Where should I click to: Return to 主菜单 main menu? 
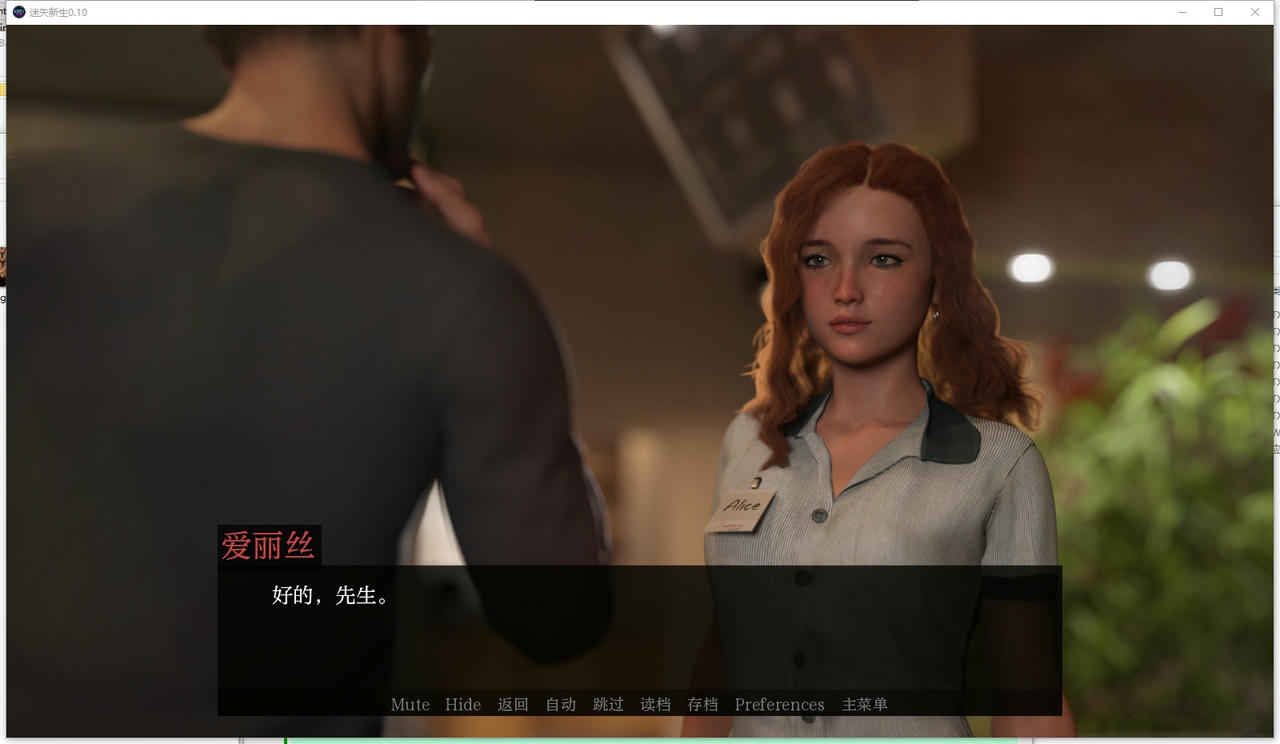[864, 704]
